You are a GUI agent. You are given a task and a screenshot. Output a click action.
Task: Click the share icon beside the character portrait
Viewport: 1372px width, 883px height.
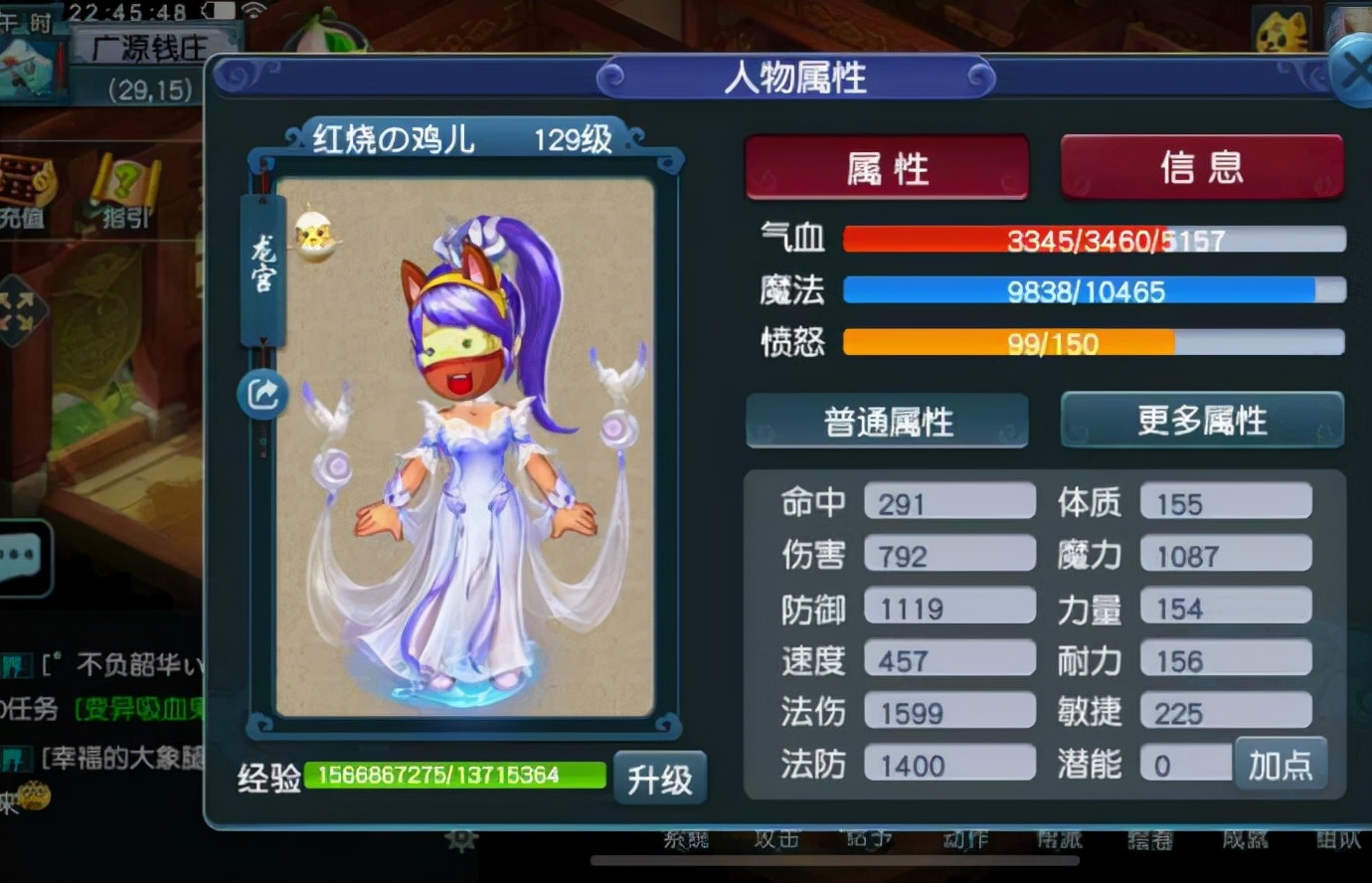[x=261, y=395]
